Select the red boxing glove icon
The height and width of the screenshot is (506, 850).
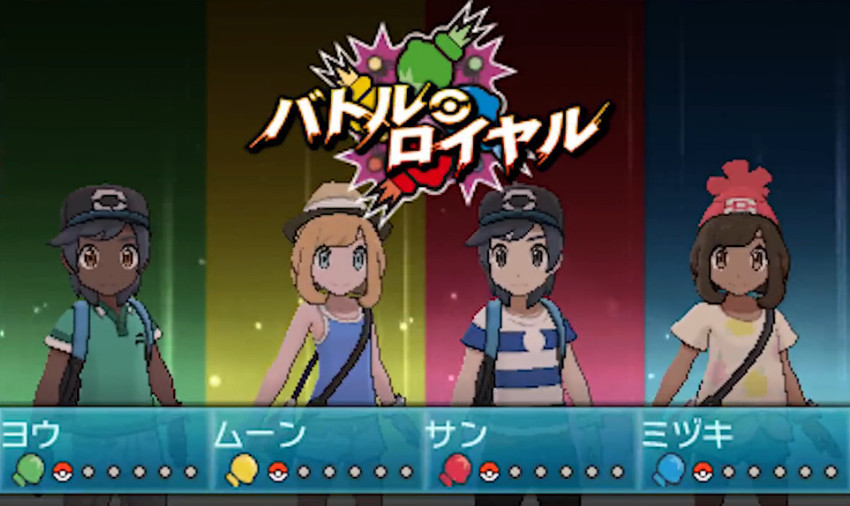pos(455,469)
